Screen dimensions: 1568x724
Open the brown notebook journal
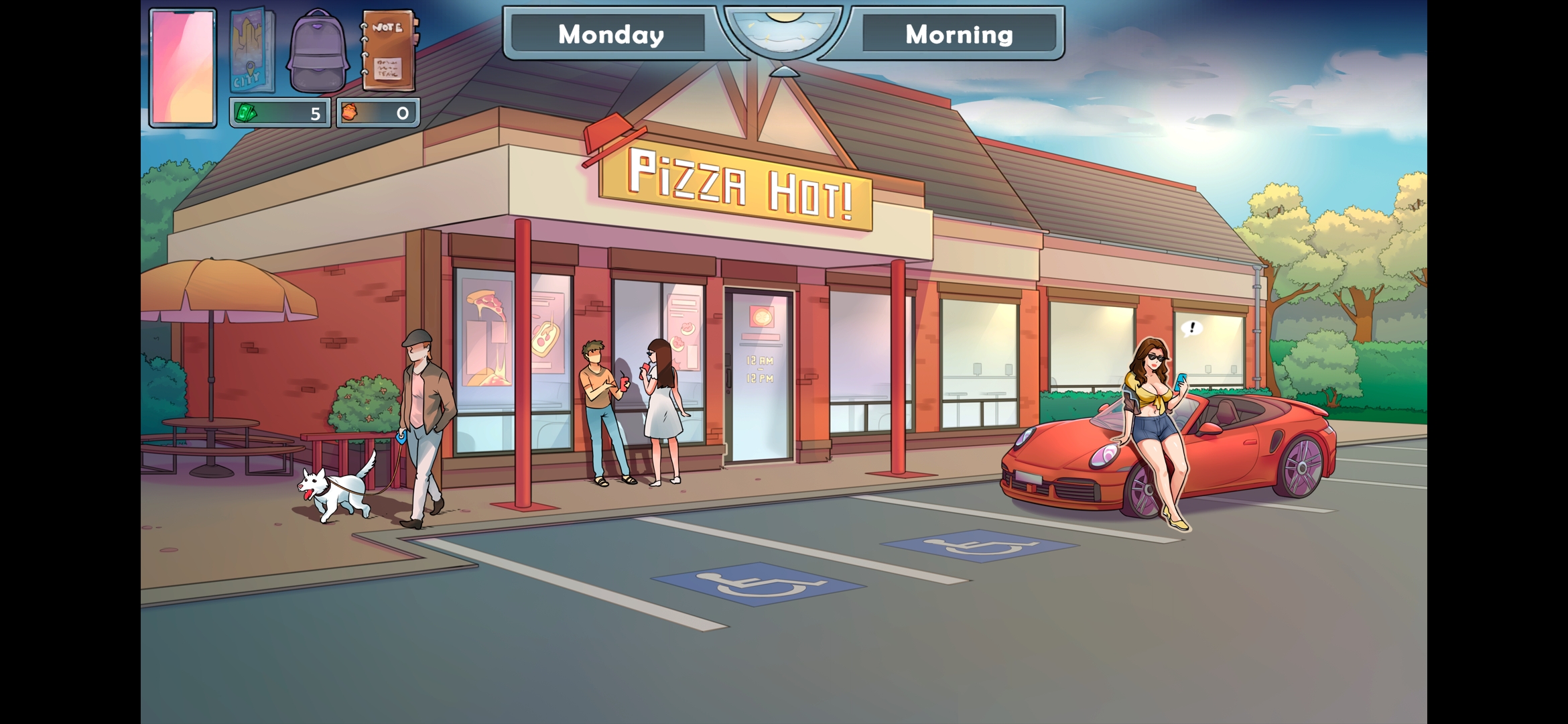[x=389, y=51]
